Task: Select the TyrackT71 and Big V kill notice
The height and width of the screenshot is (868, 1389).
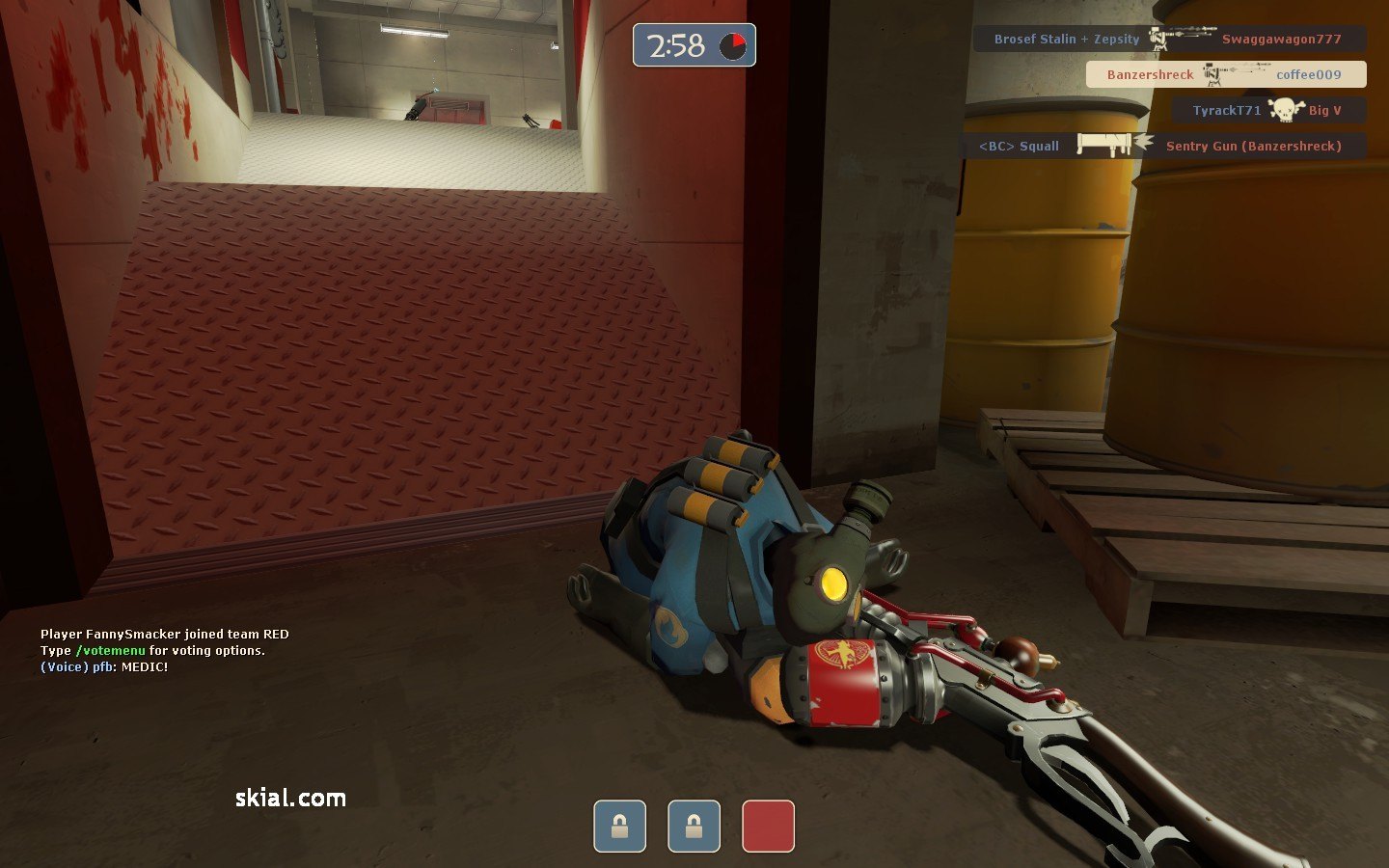Action: [x=1268, y=110]
